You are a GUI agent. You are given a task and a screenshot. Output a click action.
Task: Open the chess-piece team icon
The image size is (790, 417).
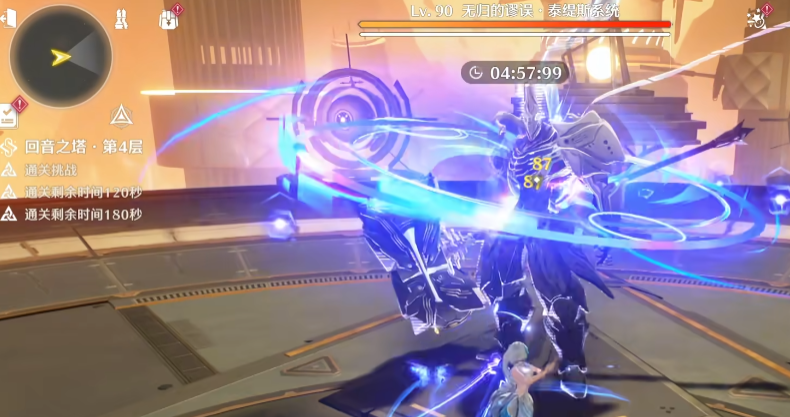[x=119, y=17]
